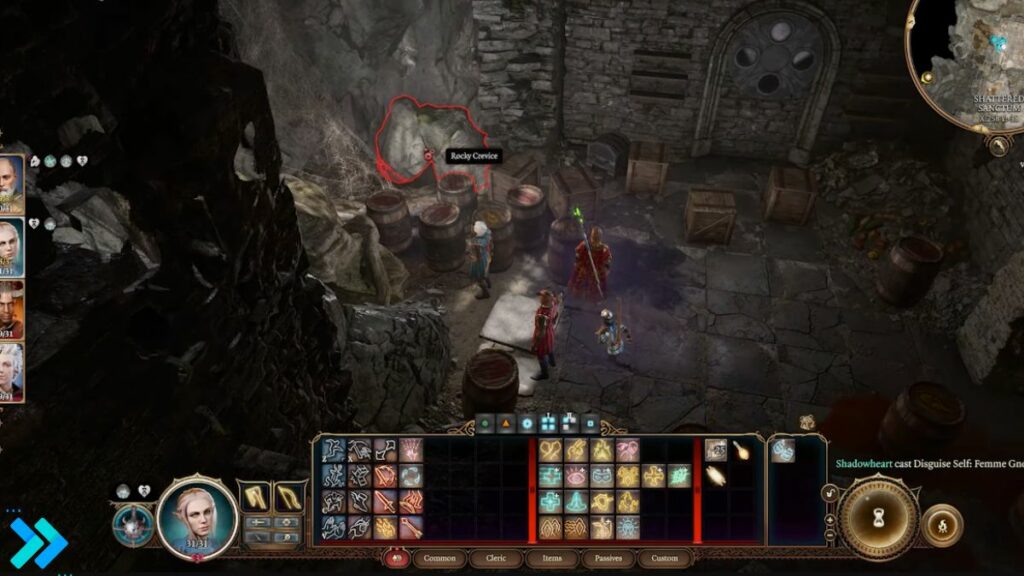Select the white-haired companion portrait at bottom
Viewport: 1024px width, 576px height.
click(10, 370)
